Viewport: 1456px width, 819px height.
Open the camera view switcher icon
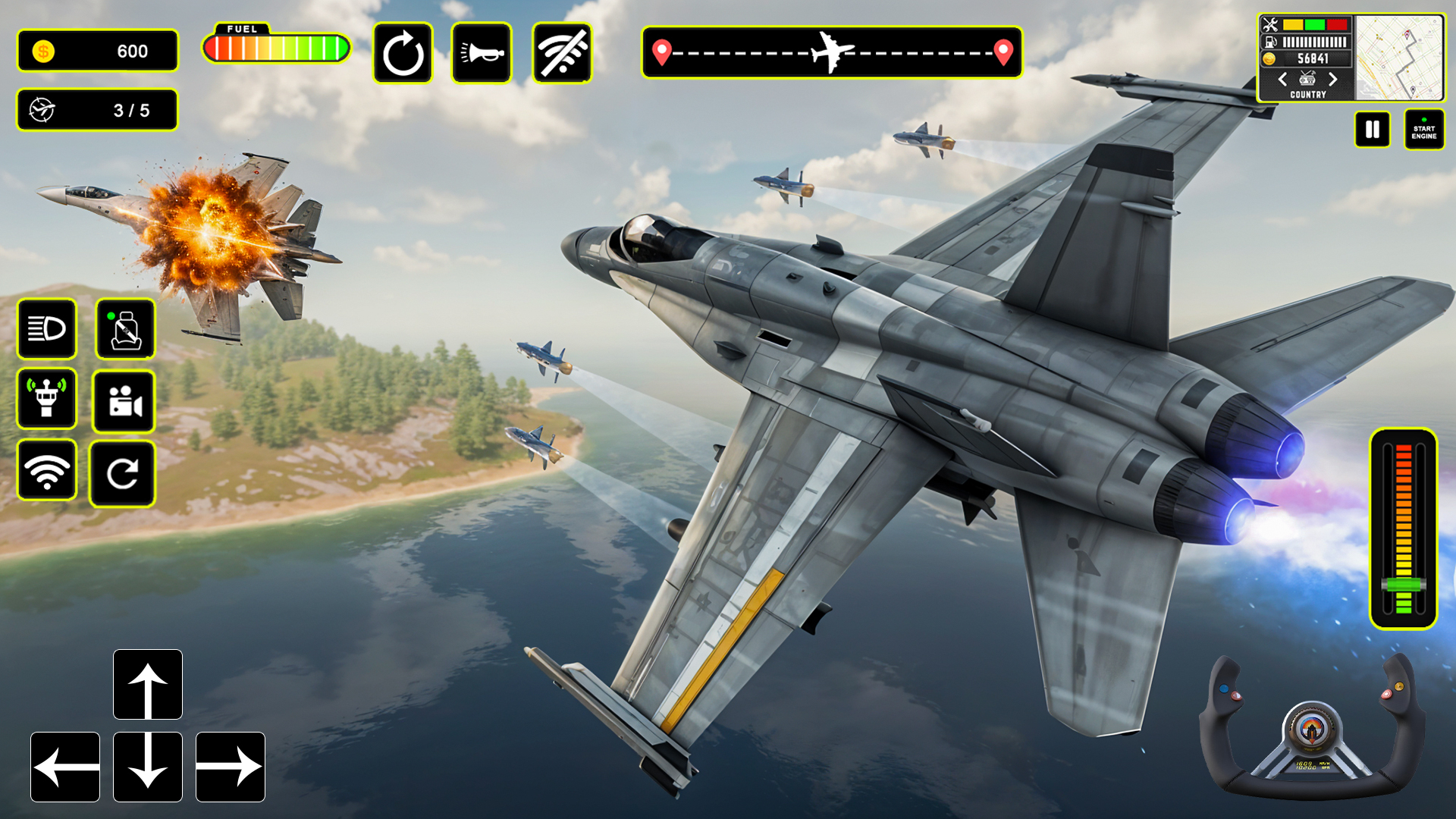[x=124, y=401]
